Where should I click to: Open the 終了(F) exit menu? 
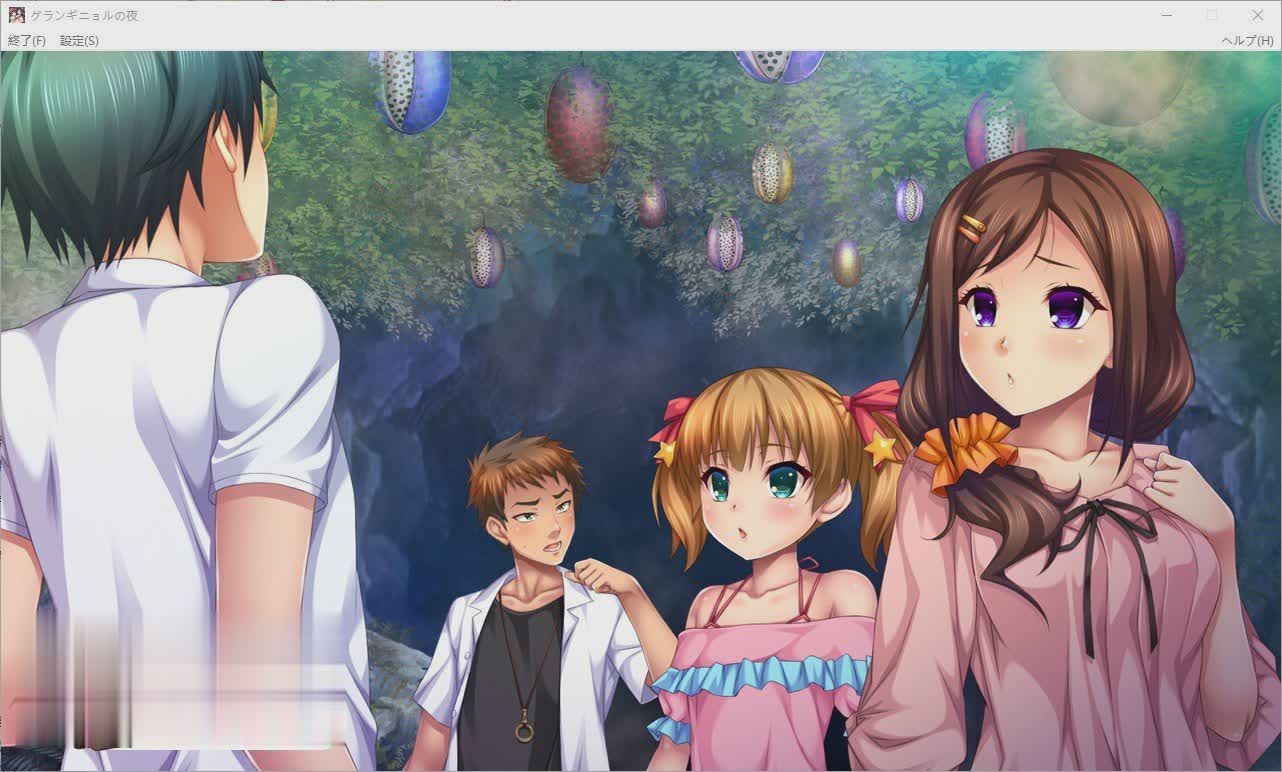click(x=28, y=42)
